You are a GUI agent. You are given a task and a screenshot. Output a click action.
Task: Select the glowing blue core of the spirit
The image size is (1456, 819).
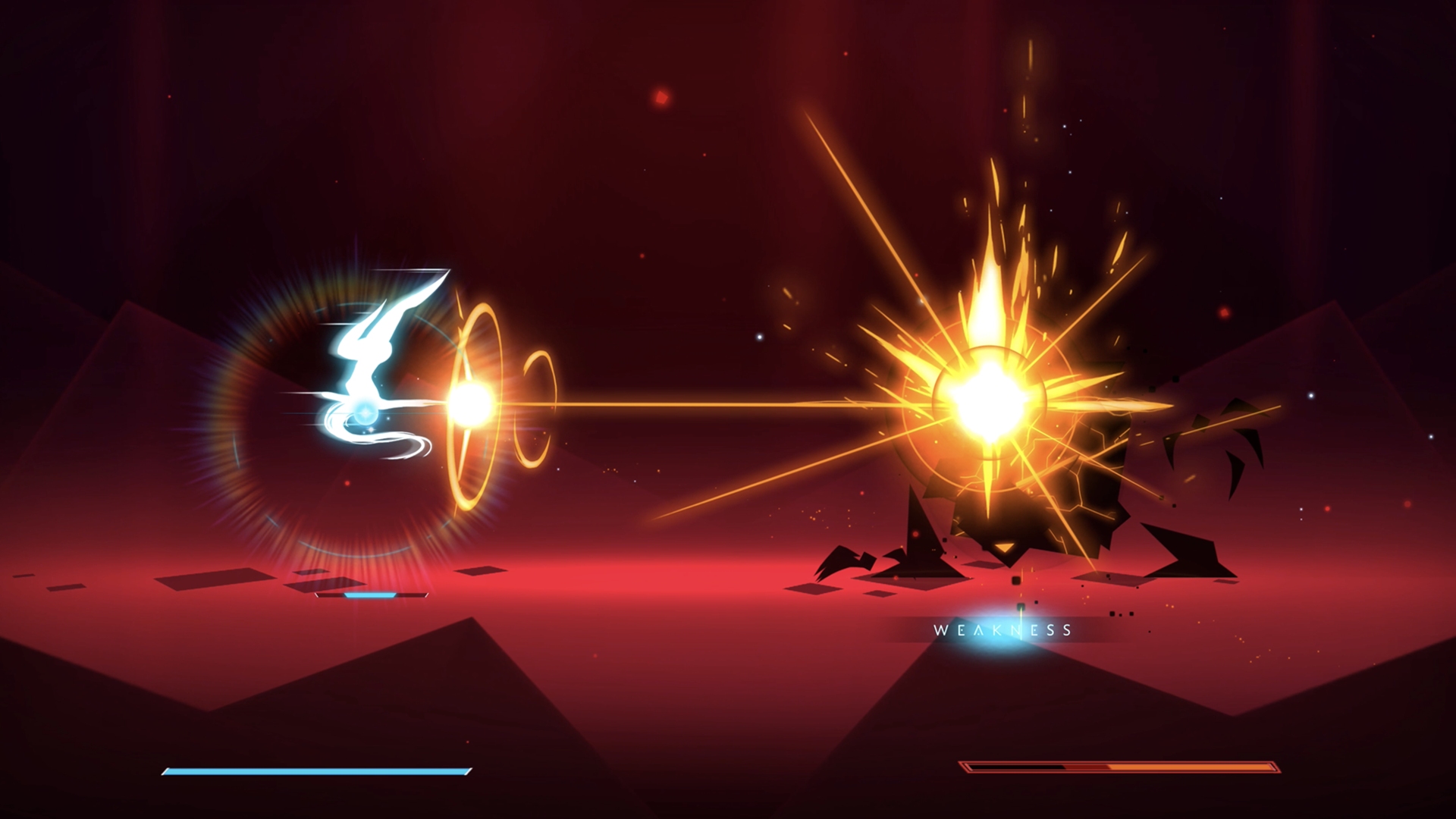point(364,412)
